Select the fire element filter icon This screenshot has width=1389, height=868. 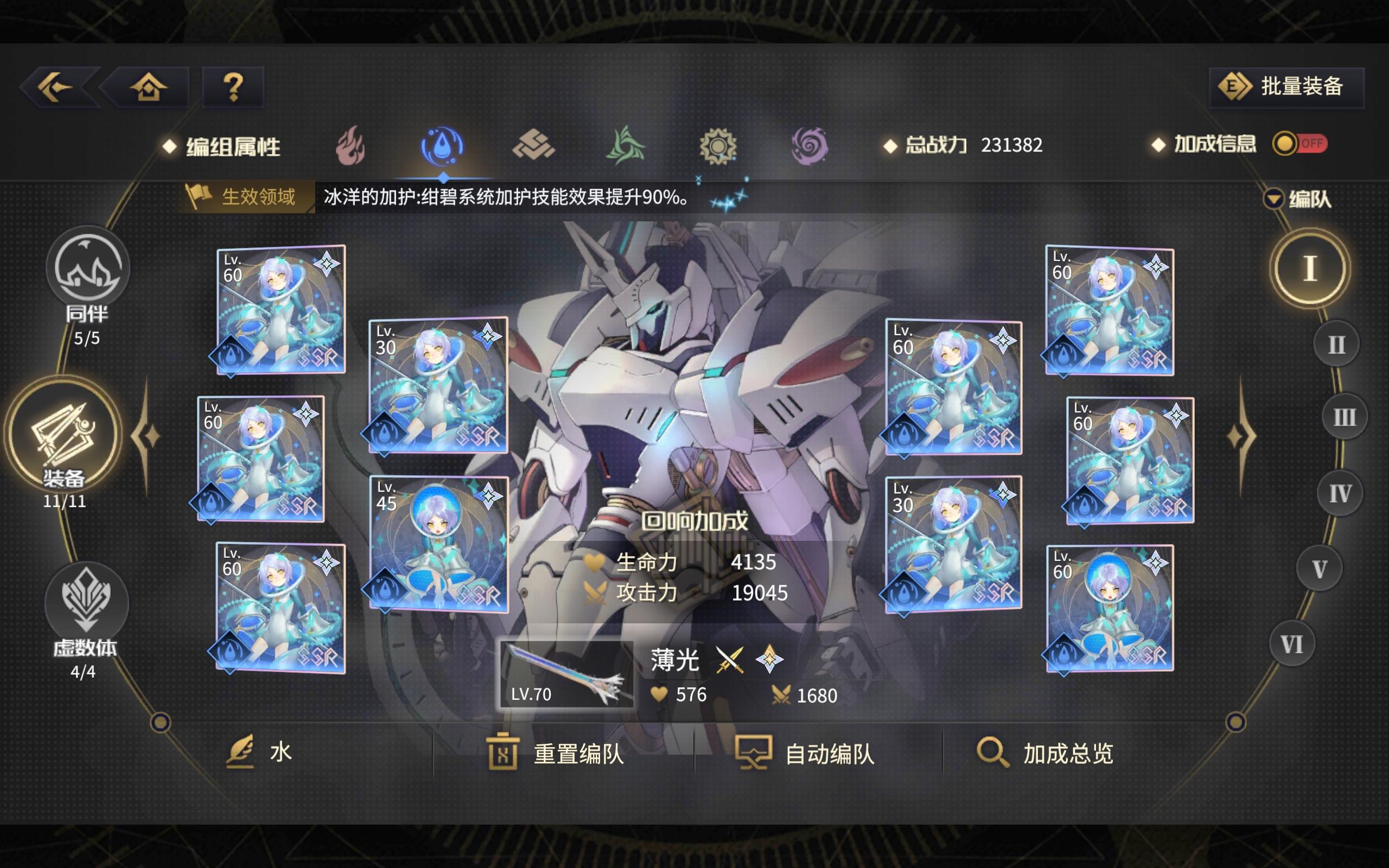click(x=351, y=145)
